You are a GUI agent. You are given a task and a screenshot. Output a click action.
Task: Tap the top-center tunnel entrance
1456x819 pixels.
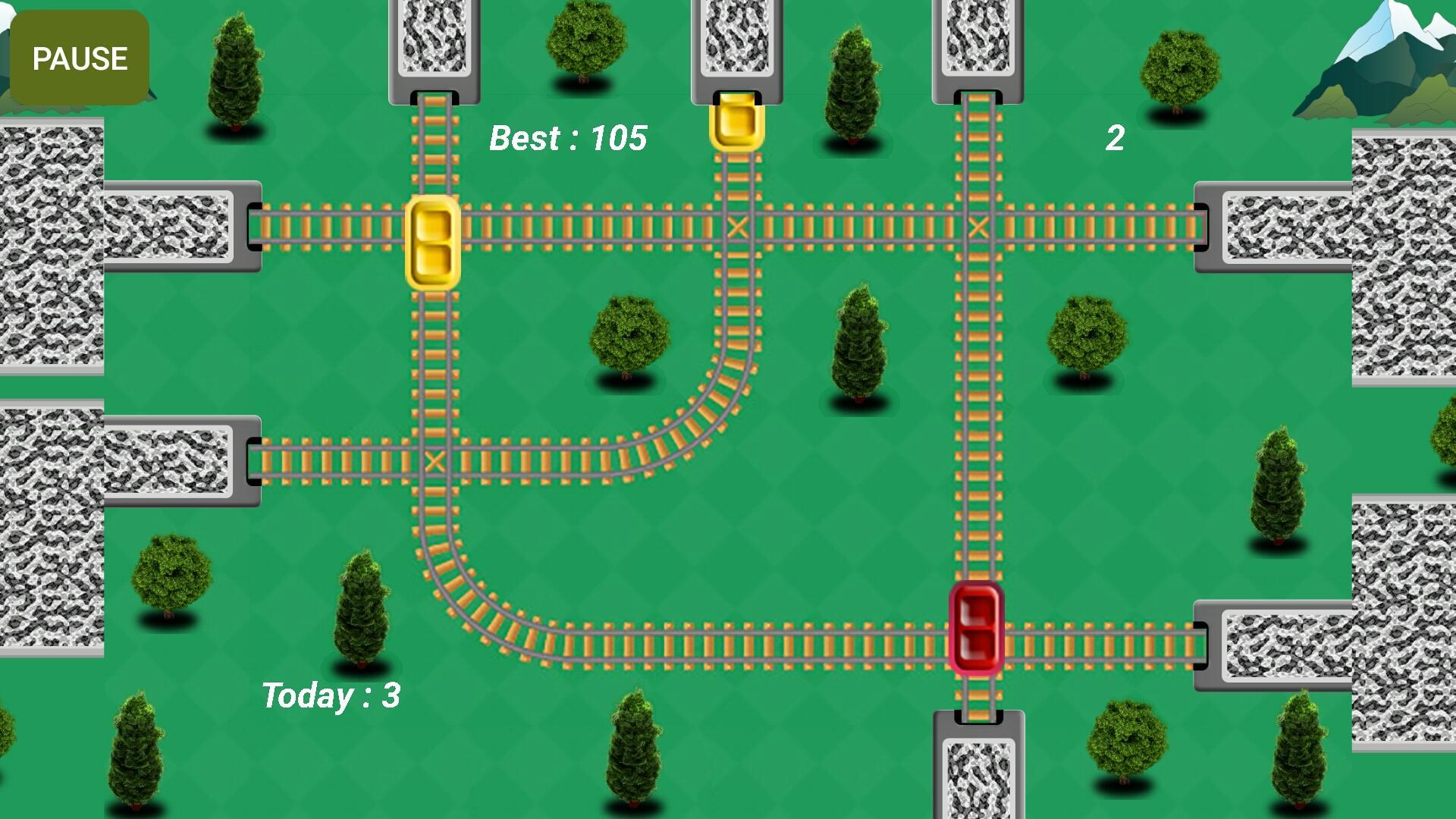coord(736,45)
